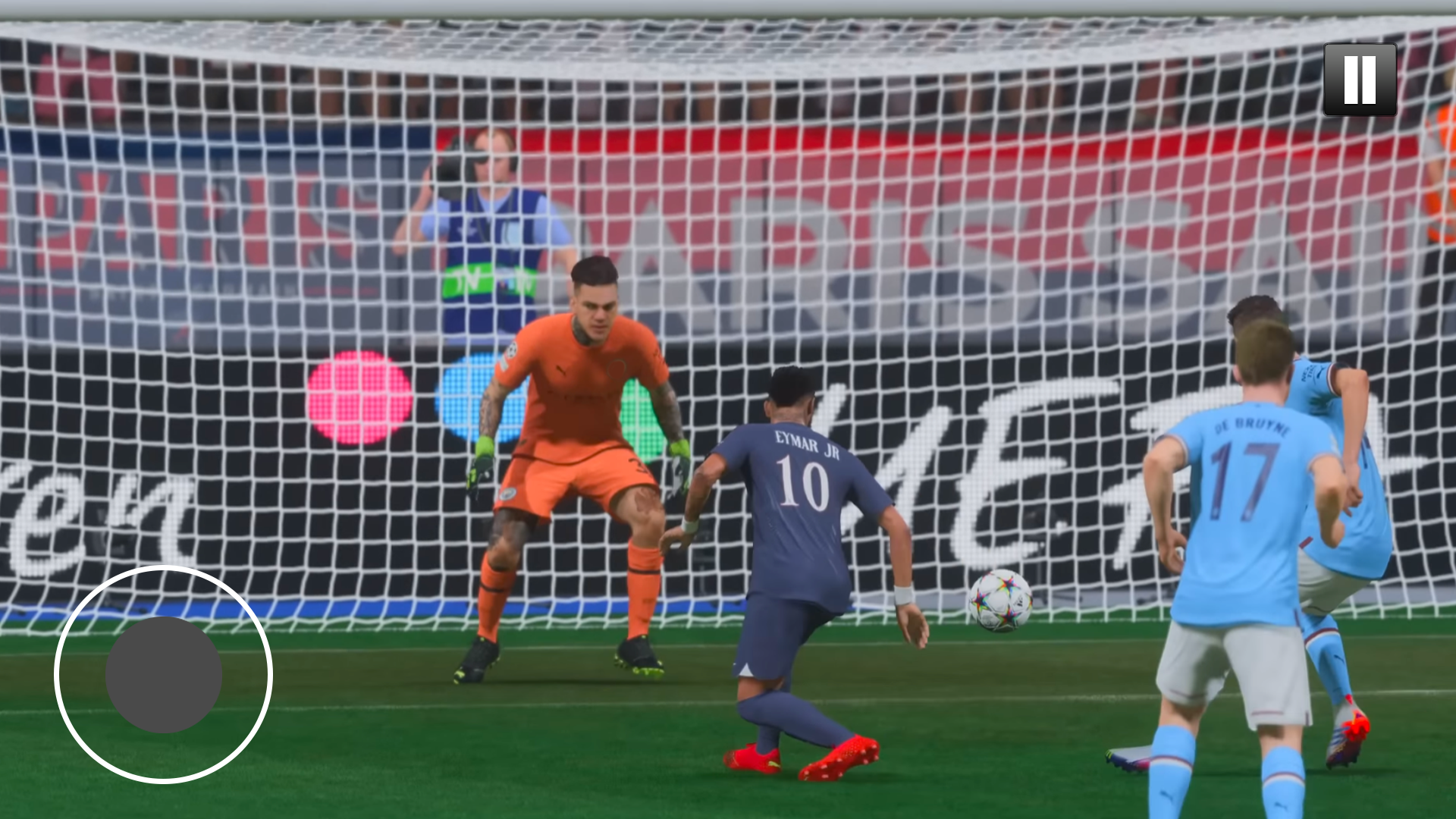Tap the pause icon
Screen dimensions: 1456x819
pos(1360,78)
